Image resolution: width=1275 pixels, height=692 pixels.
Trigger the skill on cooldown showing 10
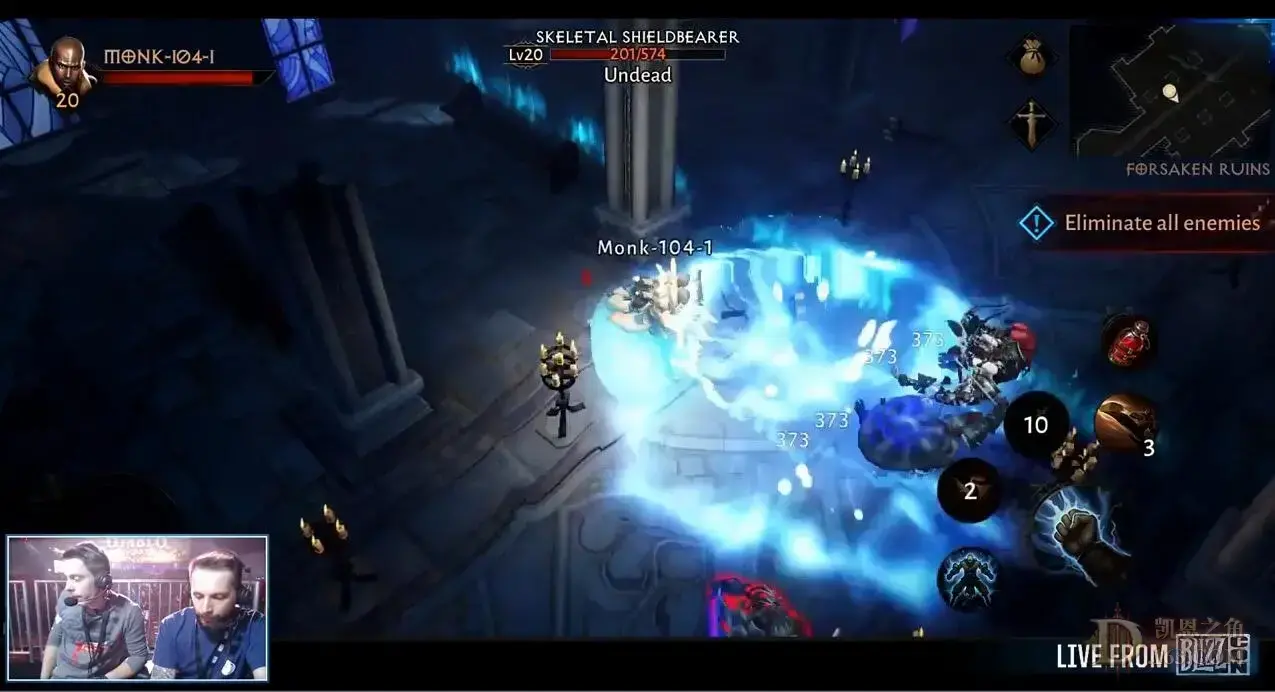[1036, 424]
